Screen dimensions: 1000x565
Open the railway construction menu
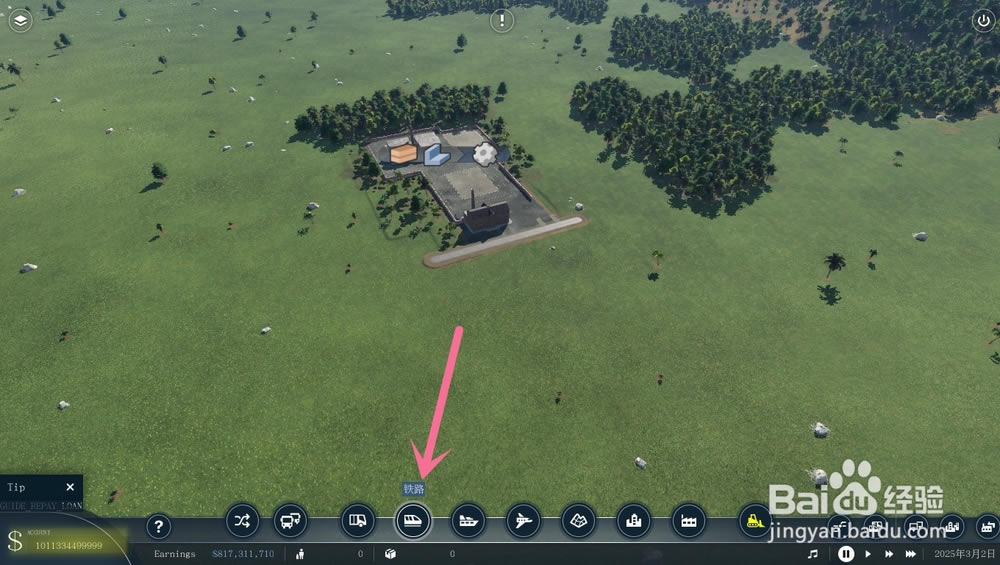pyautogui.click(x=413, y=520)
